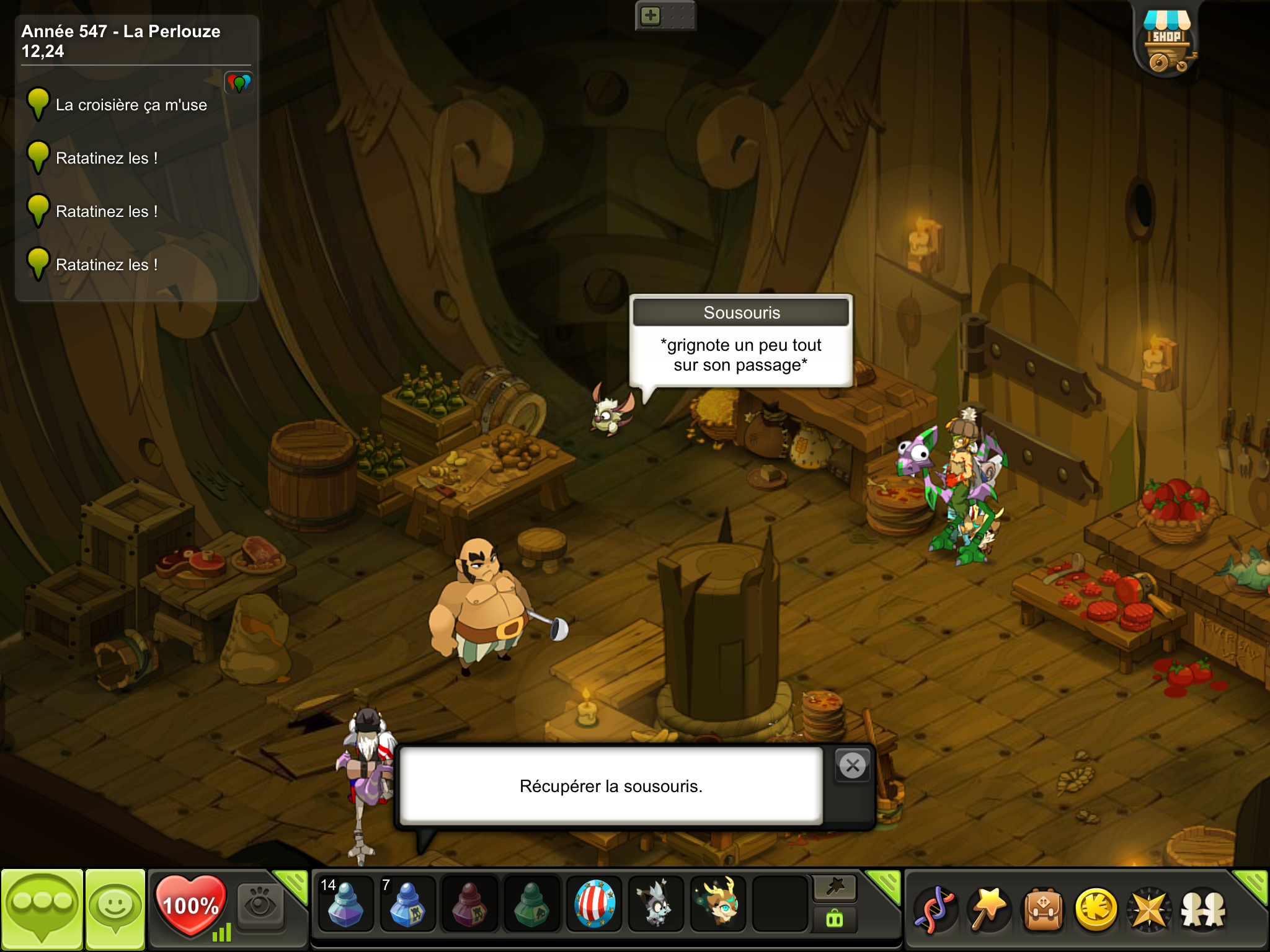Select the grey wolf pet slot
The width and height of the screenshot is (1270, 952).
(655, 904)
